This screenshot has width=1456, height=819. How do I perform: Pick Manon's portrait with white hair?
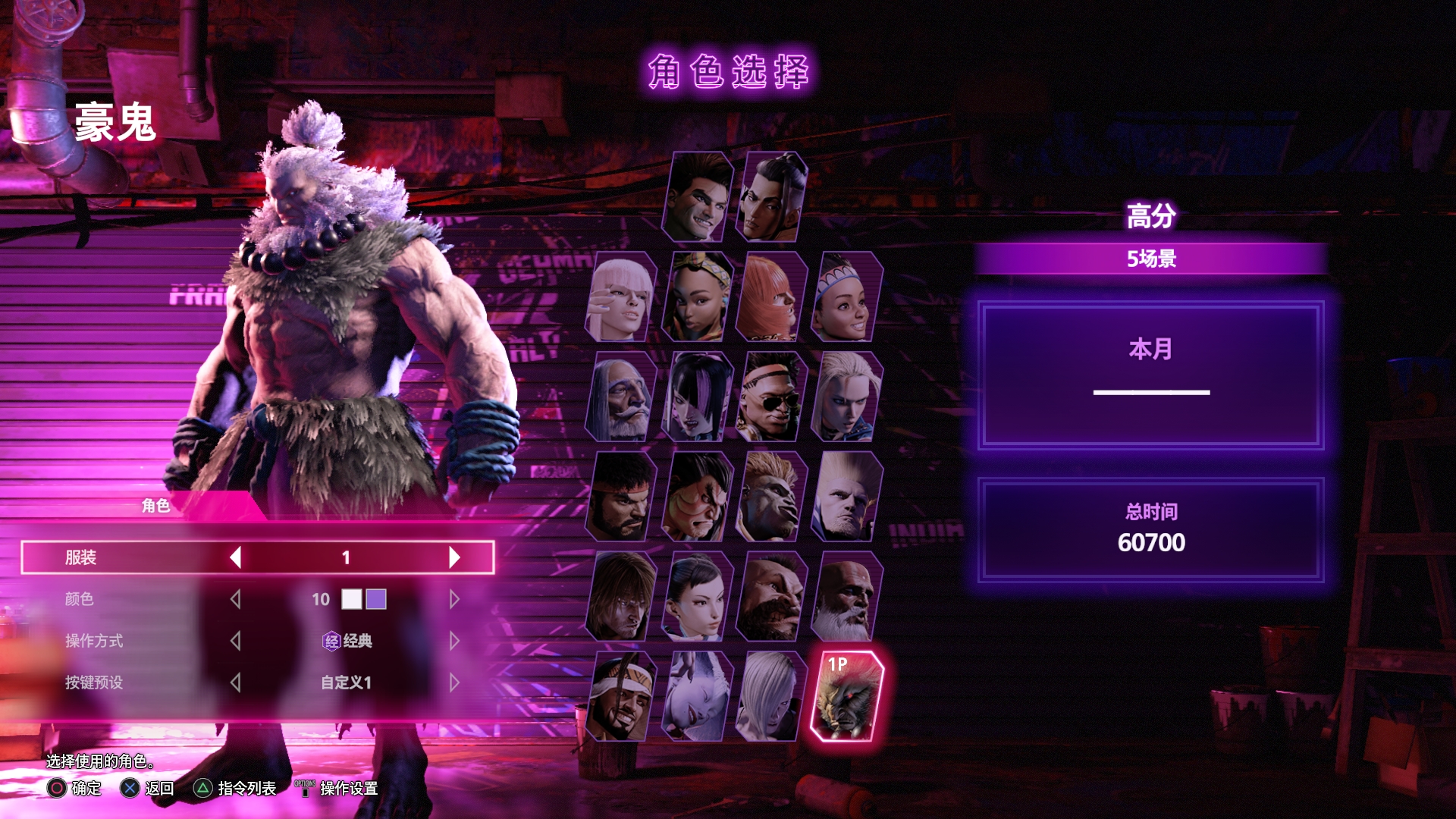pos(622,297)
